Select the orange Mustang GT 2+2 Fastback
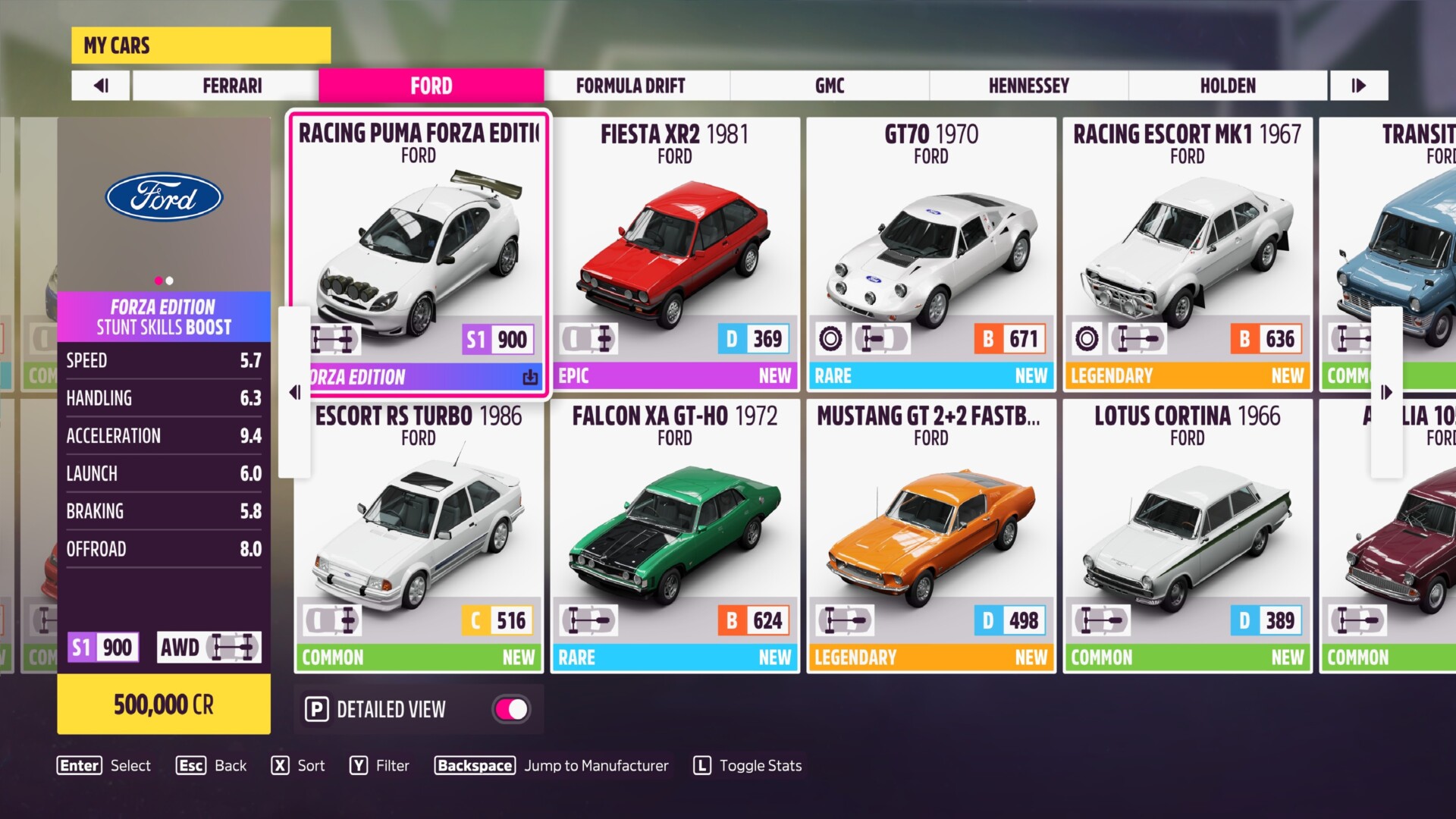 click(930, 535)
